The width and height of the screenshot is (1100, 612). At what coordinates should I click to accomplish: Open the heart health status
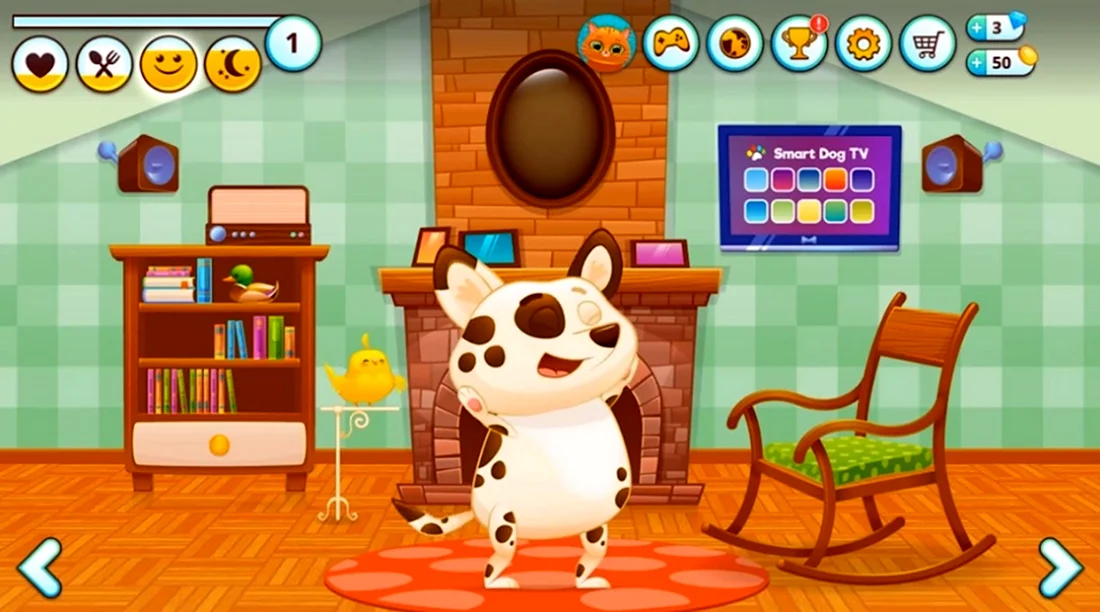(x=40, y=65)
